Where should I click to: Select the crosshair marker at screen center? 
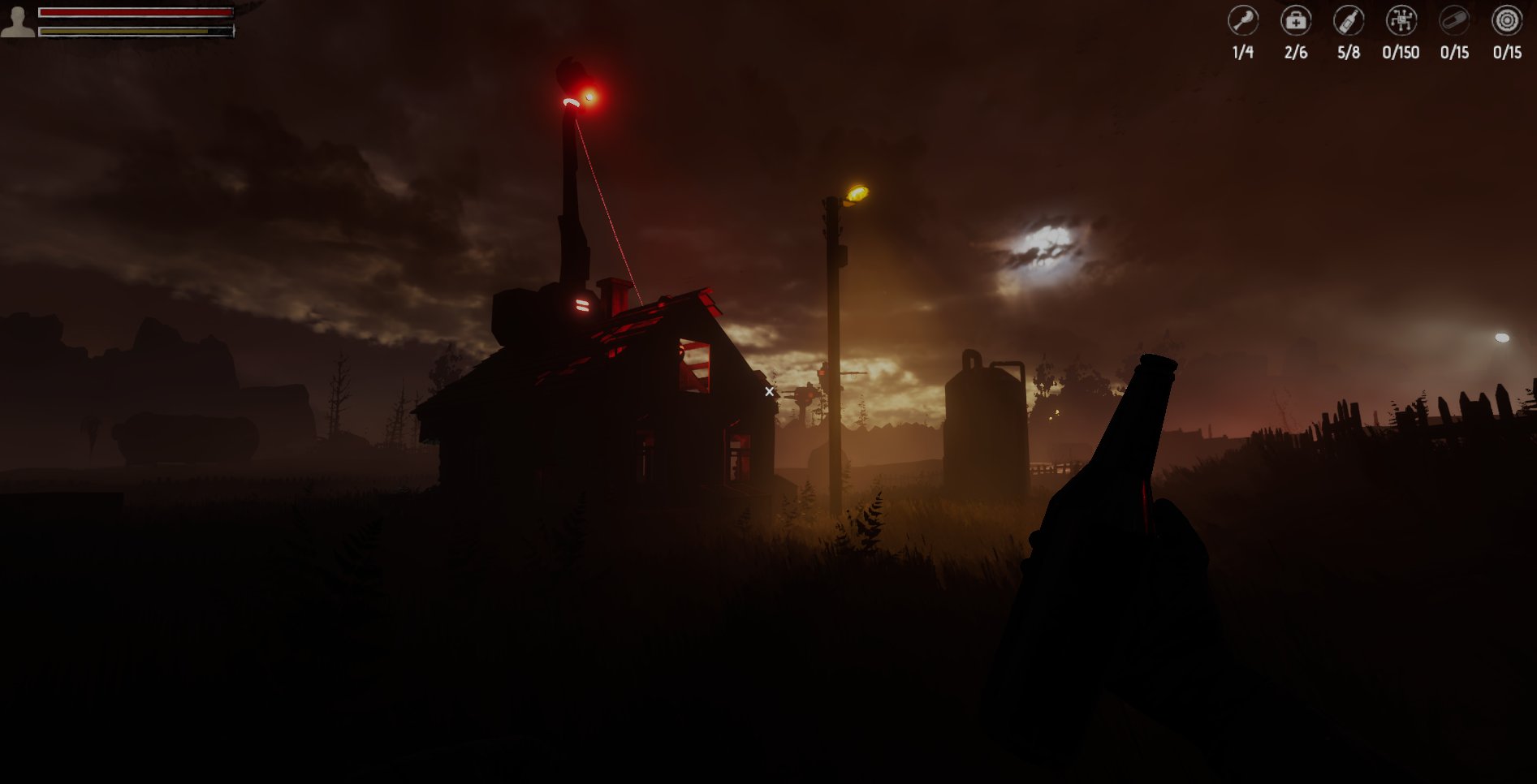769,392
